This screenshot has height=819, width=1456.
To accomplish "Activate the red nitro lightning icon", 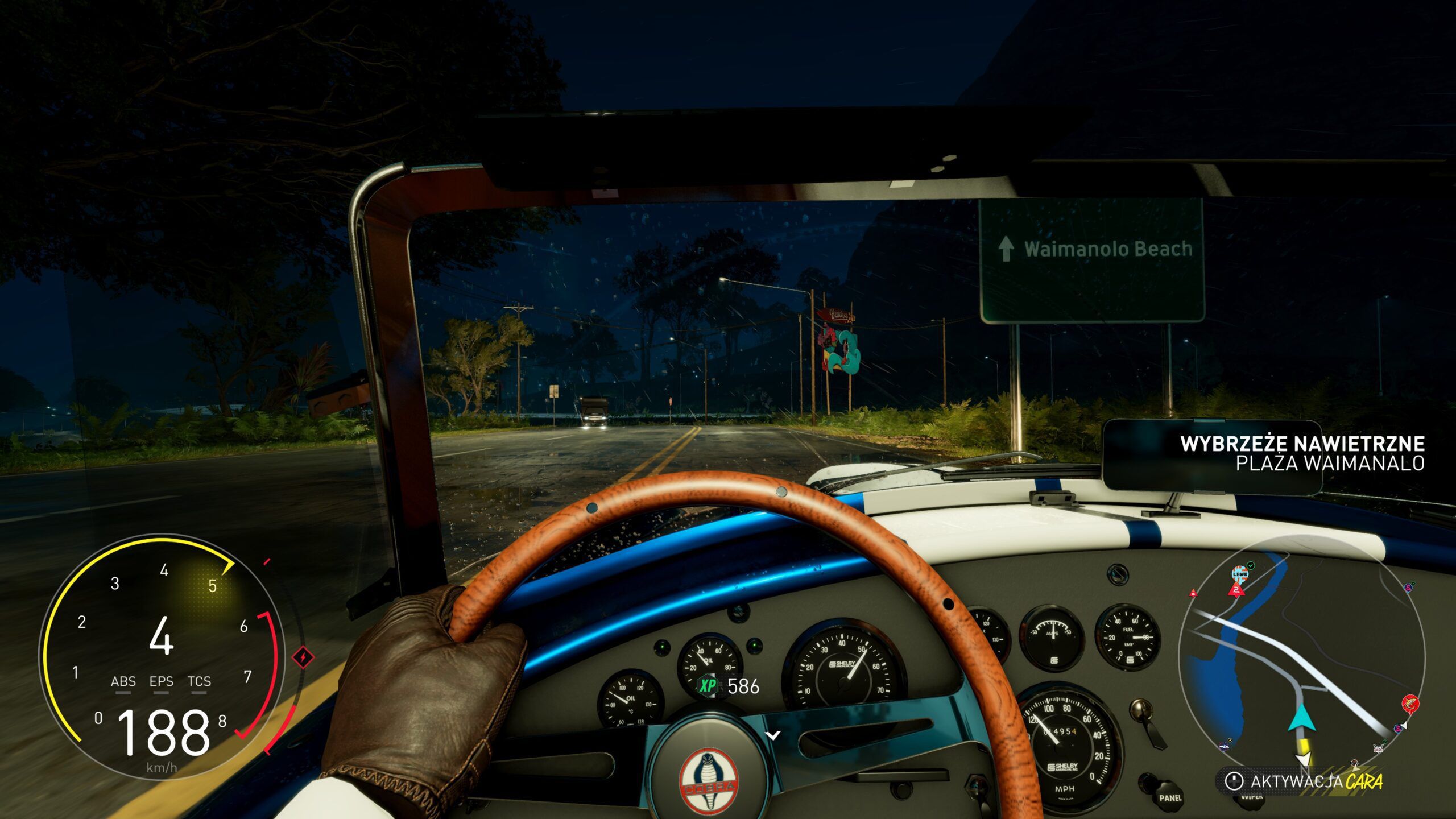I will coord(304,658).
